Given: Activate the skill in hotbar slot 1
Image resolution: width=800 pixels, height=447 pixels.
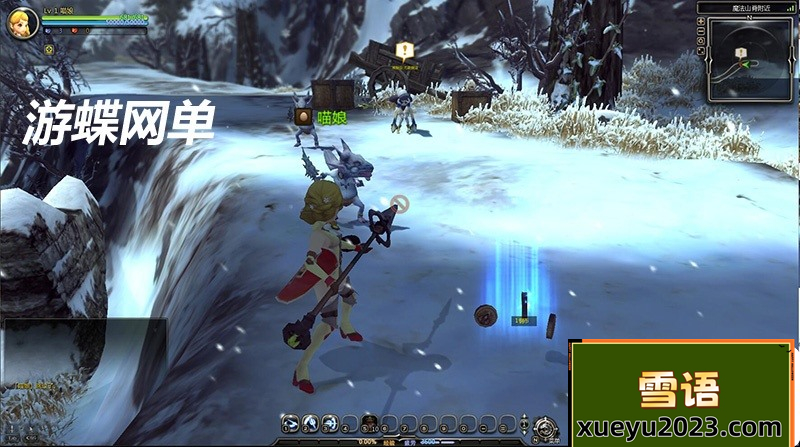Looking at the screenshot, I should click(290, 423).
